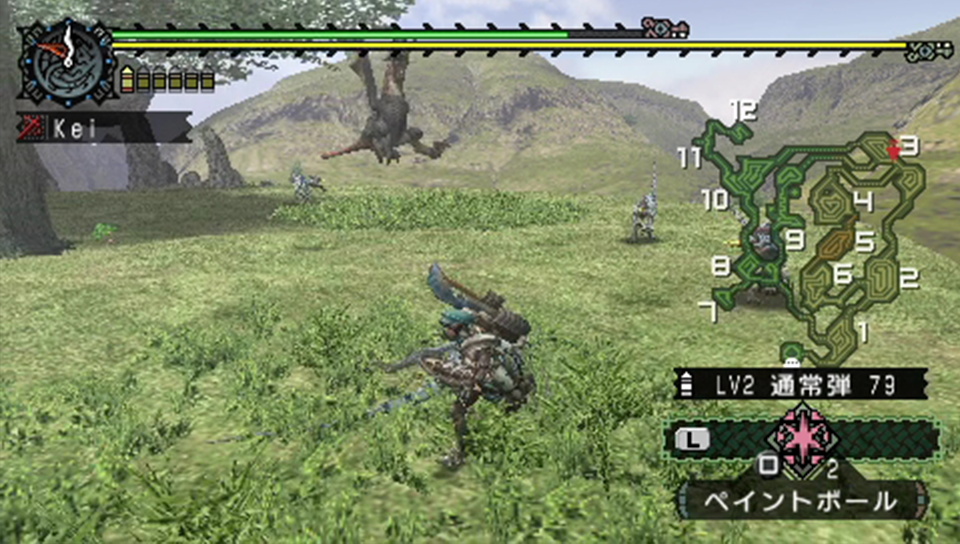The width and height of the screenshot is (960, 544).
Task: Click the red marker in area 3
Action: [893, 150]
